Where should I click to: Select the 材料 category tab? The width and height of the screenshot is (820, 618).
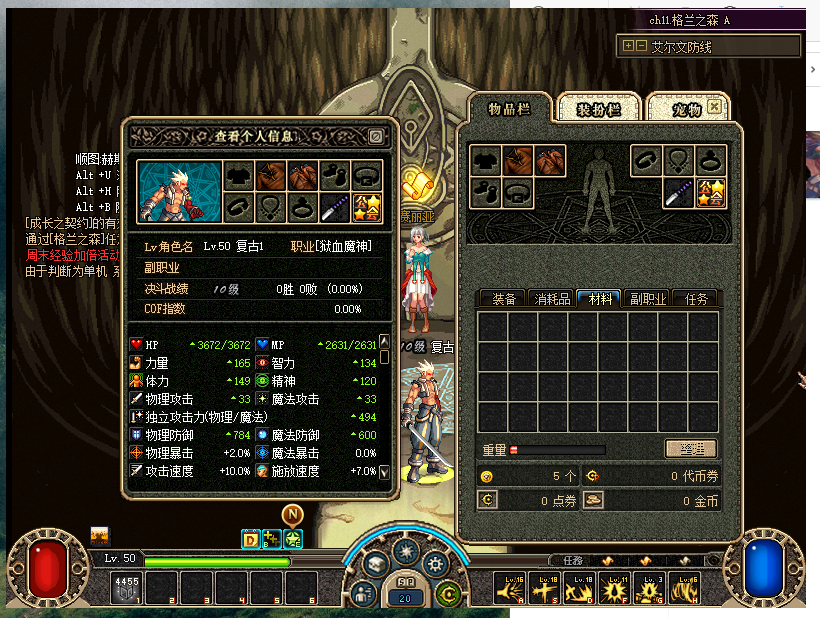click(x=599, y=298)
